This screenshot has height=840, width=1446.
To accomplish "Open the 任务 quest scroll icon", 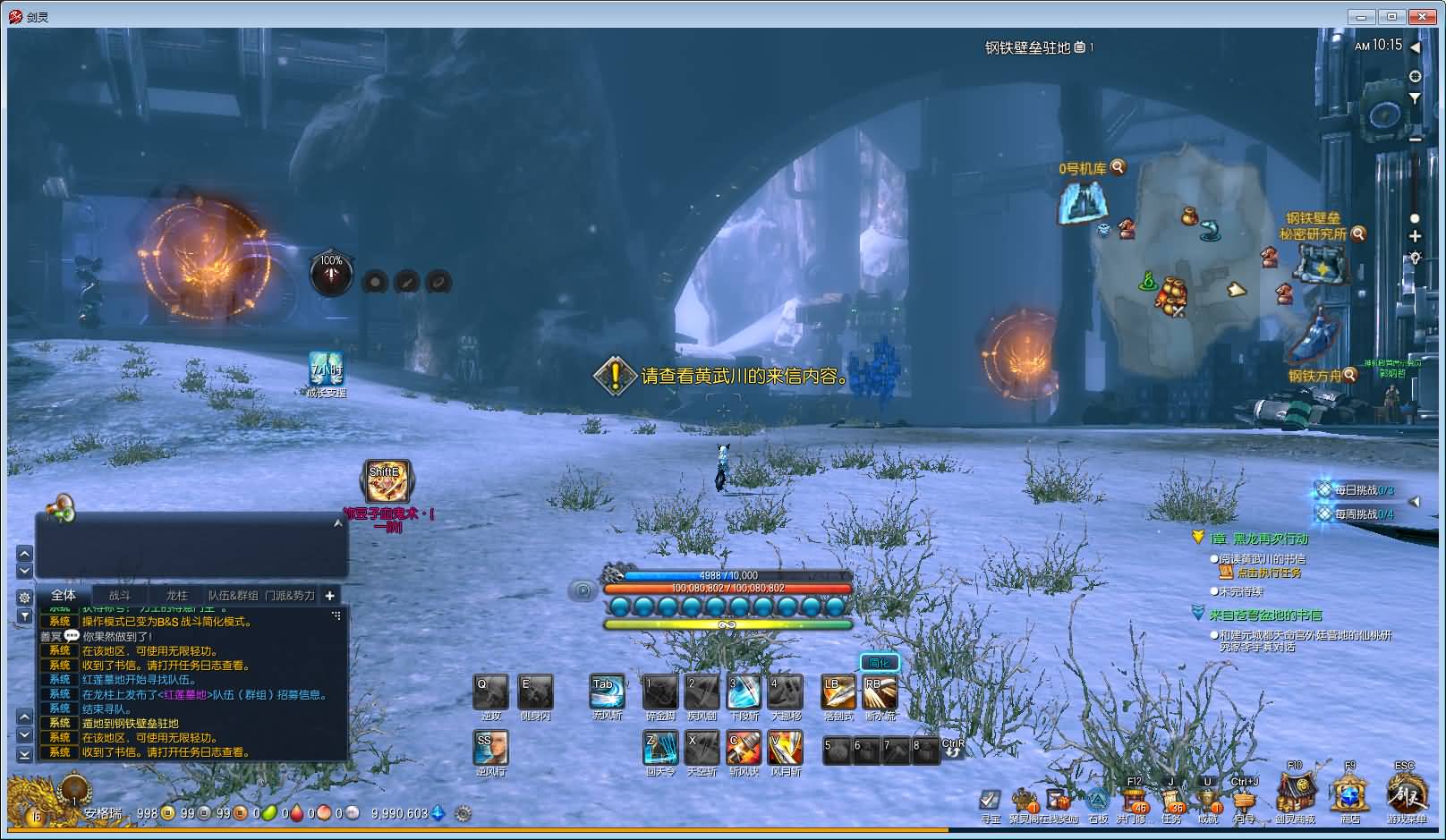I will (1171, 798).
